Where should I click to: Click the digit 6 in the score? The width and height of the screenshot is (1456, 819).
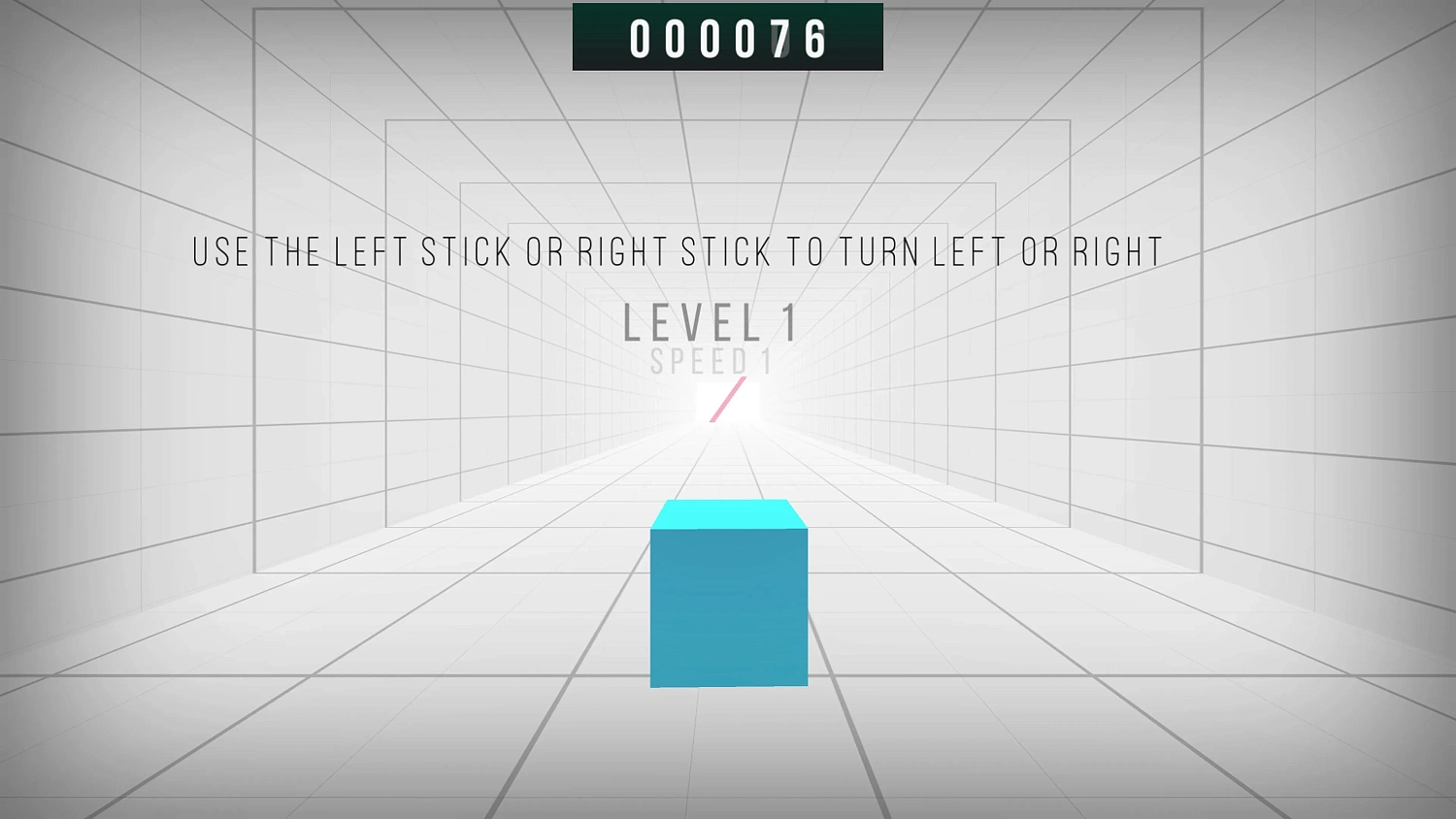click(x=813, y=39)
